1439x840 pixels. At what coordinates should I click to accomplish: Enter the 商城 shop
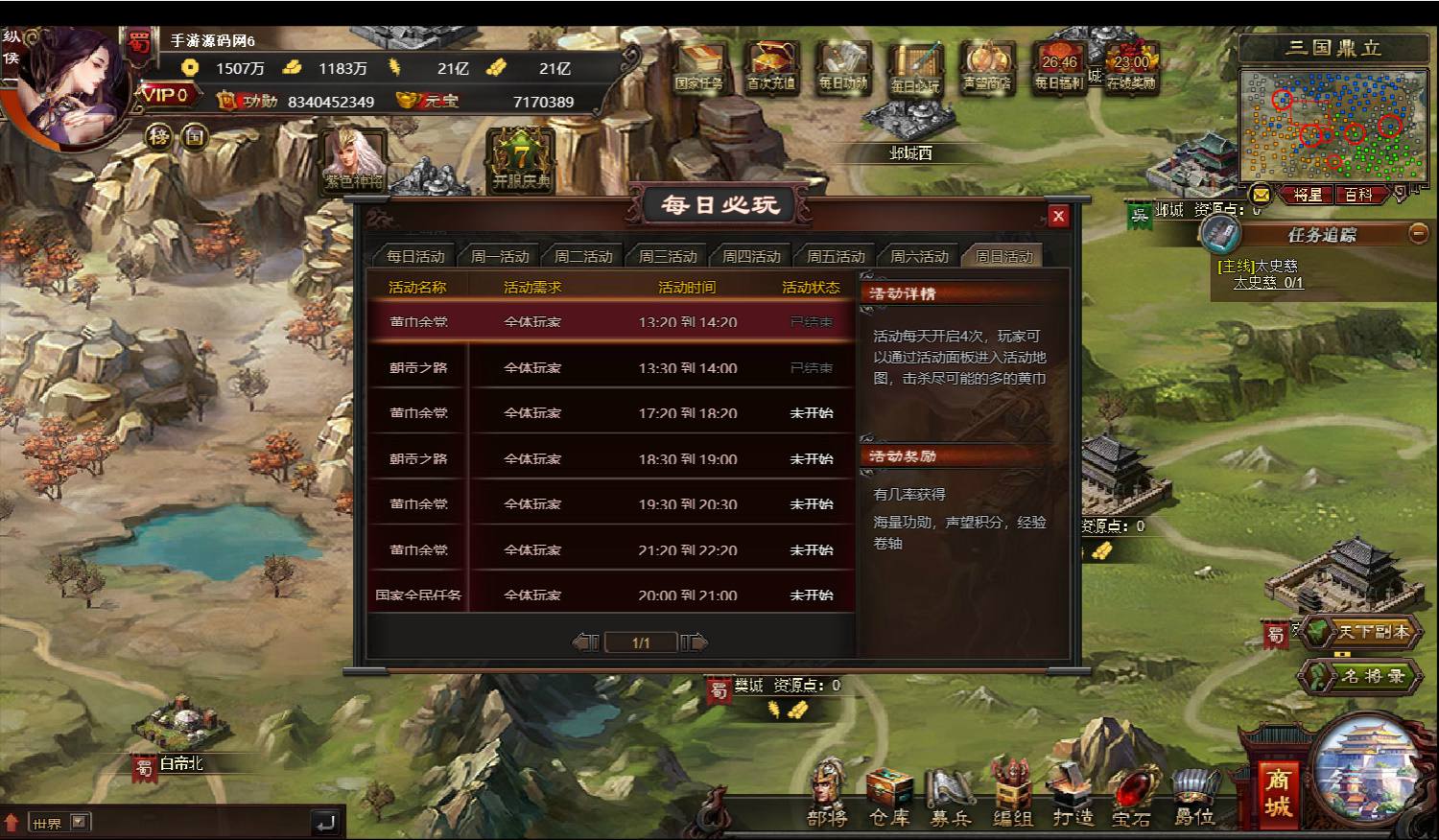coord(1277,792)
